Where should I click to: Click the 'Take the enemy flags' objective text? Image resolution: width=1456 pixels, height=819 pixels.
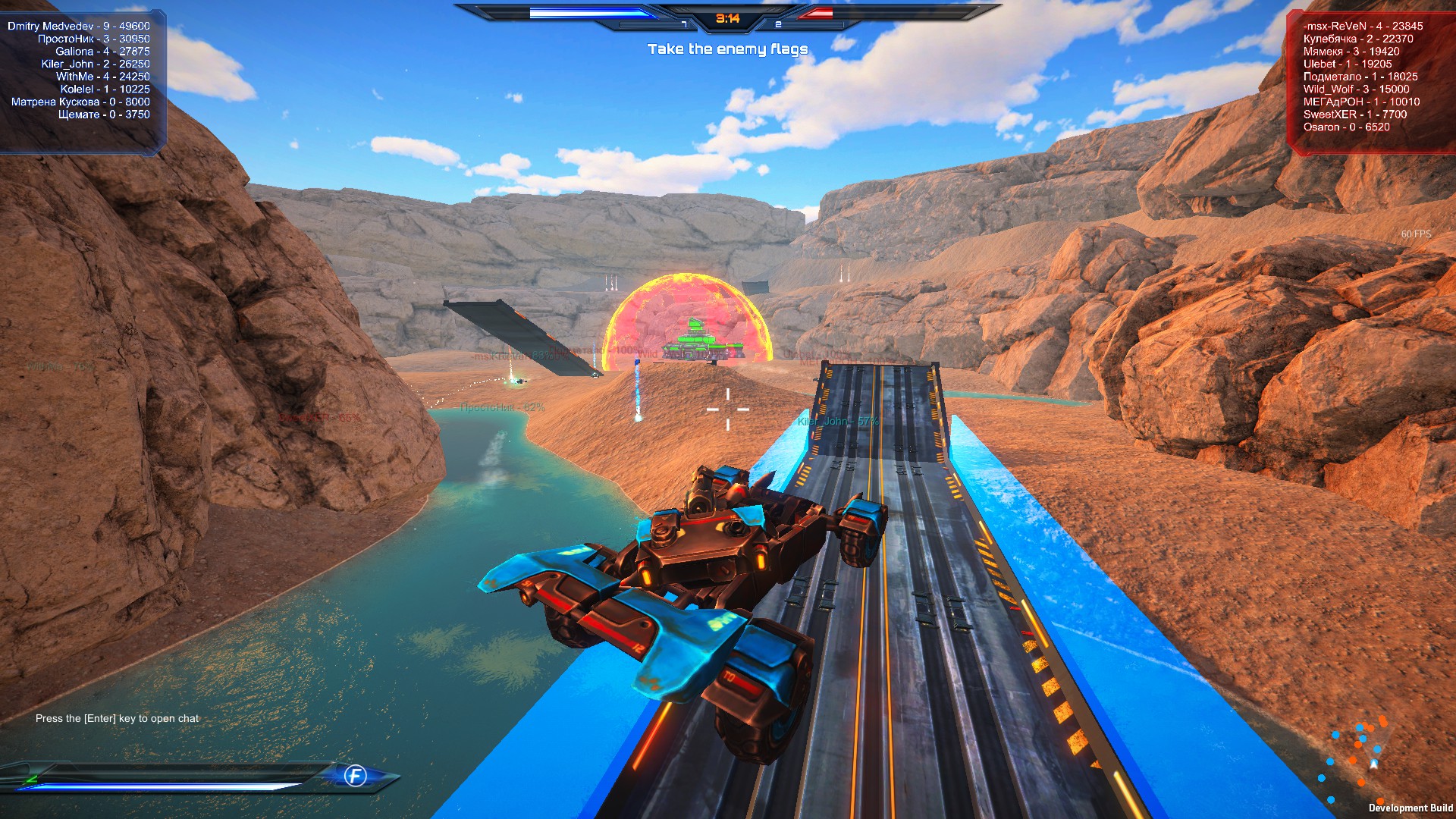(x=727, y=48)
